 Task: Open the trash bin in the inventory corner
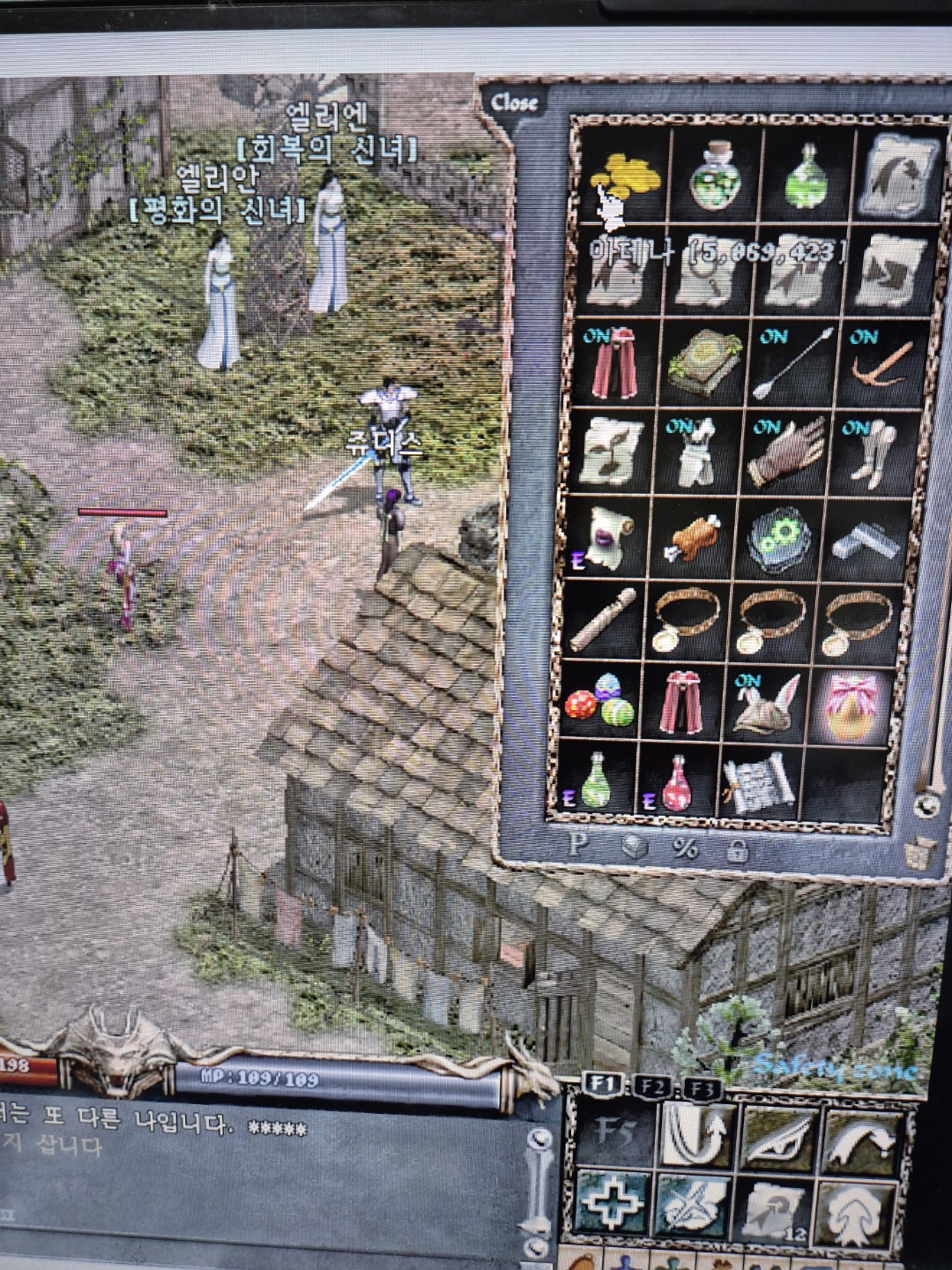(920, 853)
